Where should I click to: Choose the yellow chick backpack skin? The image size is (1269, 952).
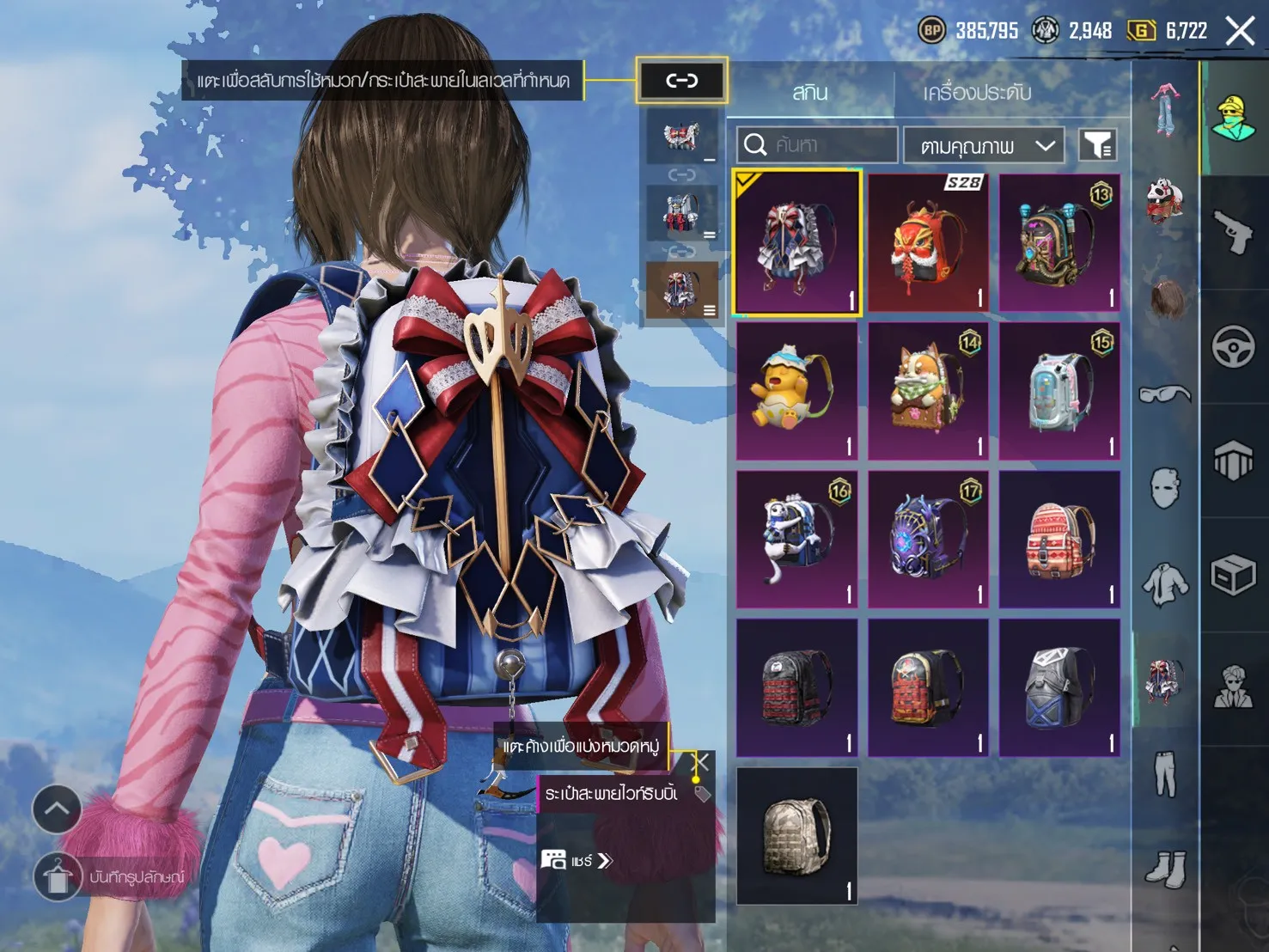pyautogui.click(x=796, y=392)
